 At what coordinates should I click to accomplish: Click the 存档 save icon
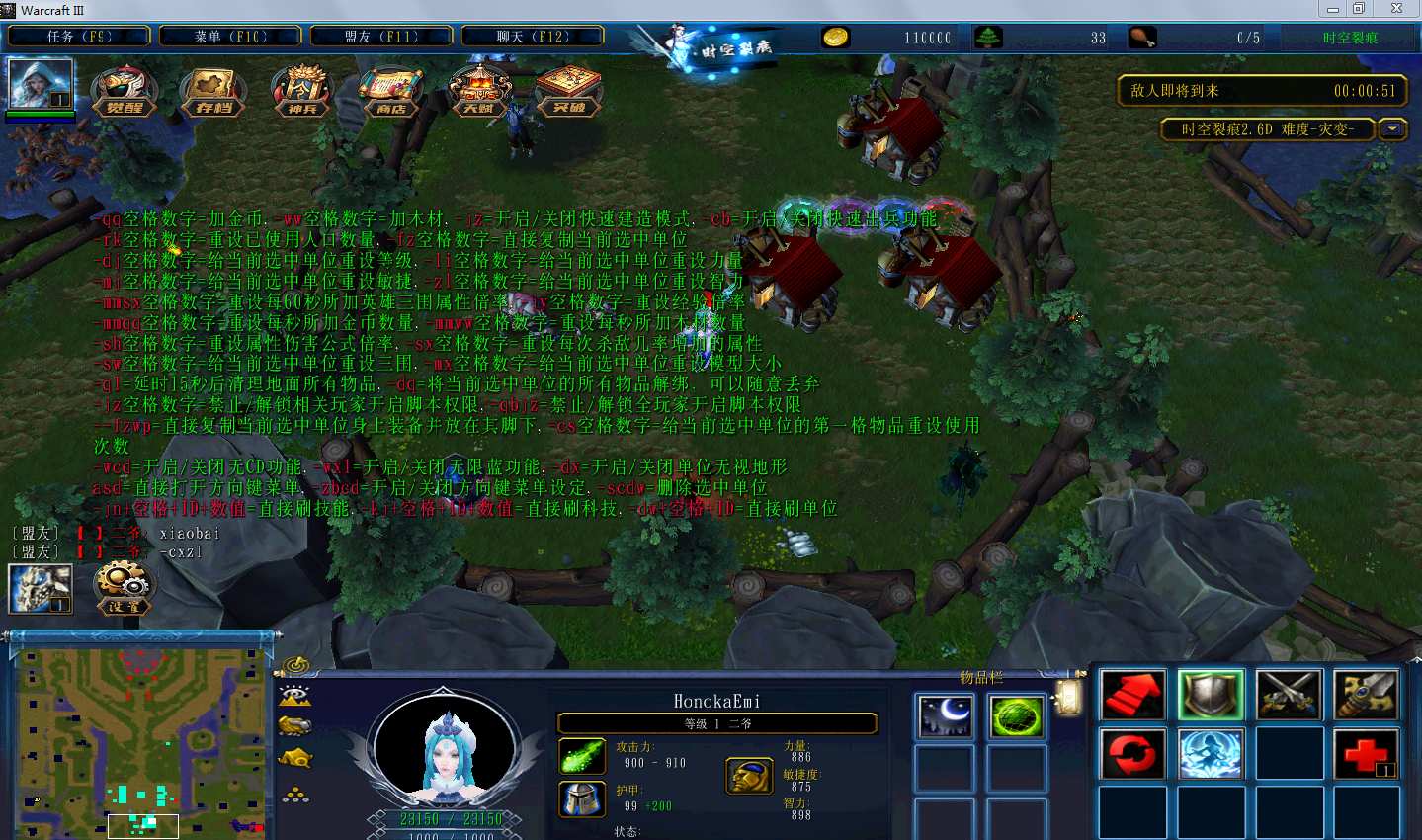coord(213,91)
